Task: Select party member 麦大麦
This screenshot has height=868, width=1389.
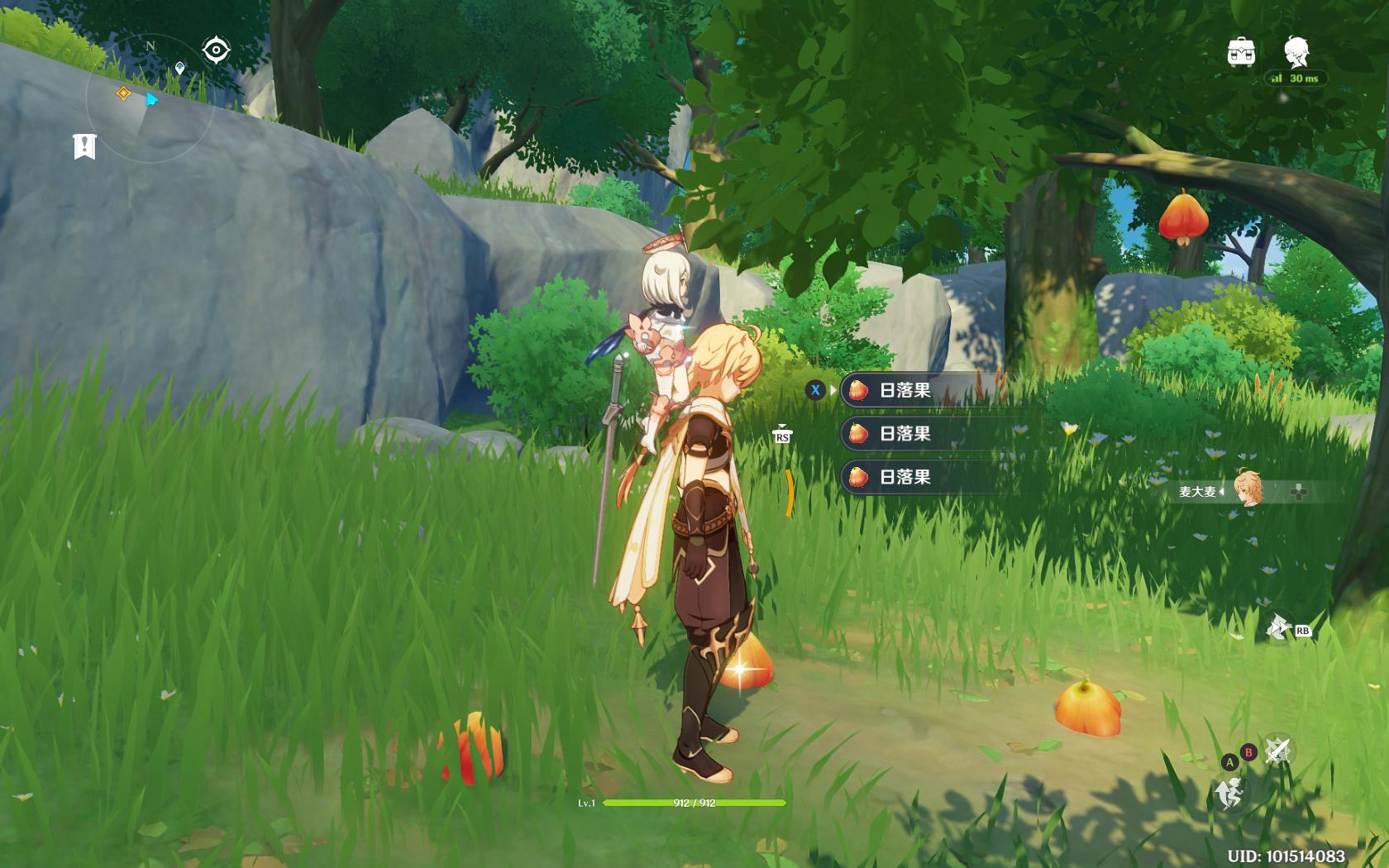Action: coord(1247,490)
